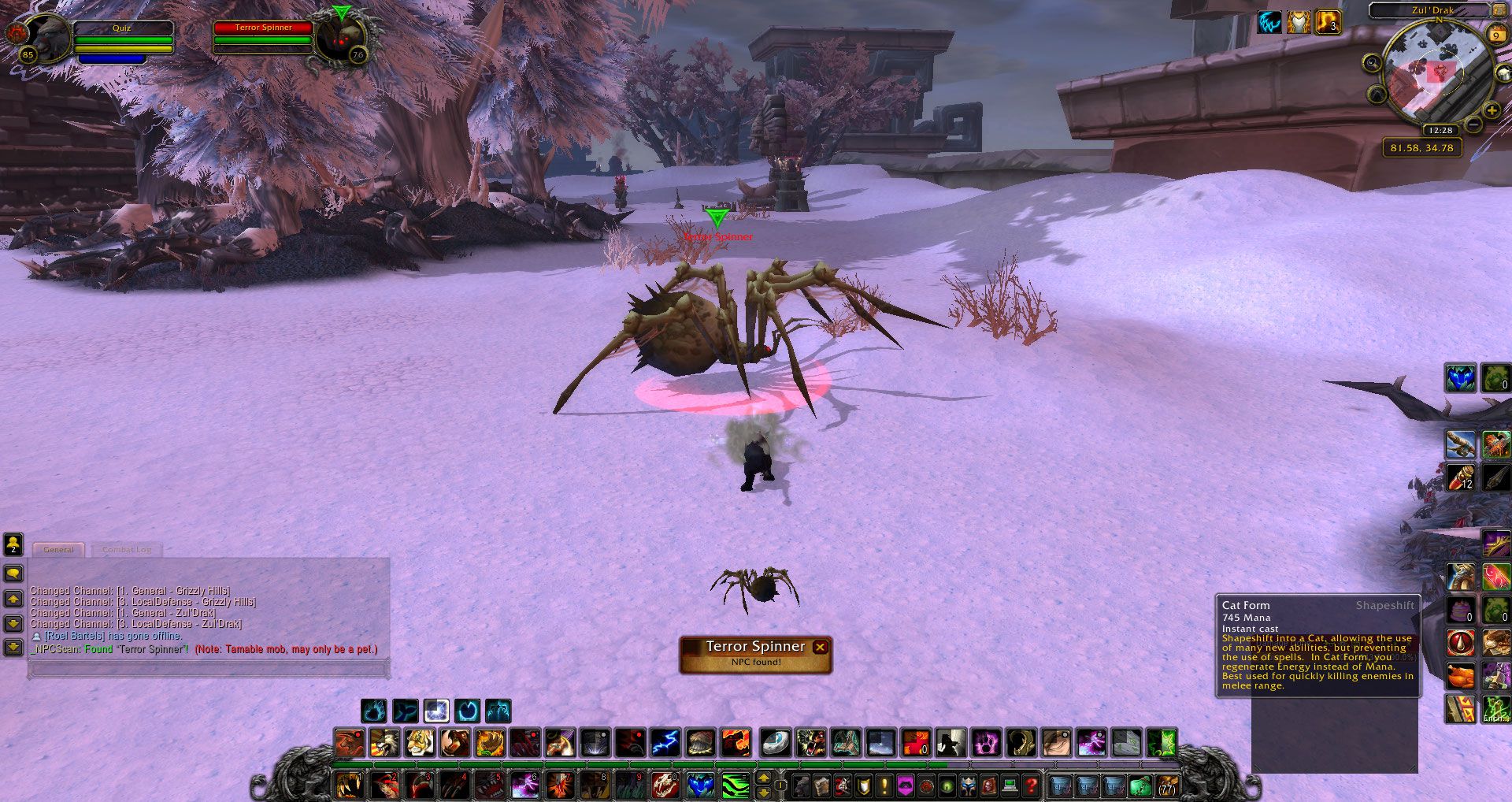Image resolution: width=1512 pixels, height=802 pixels.
Task: Click the Quiz player portrait
Action: click(49, 37)
